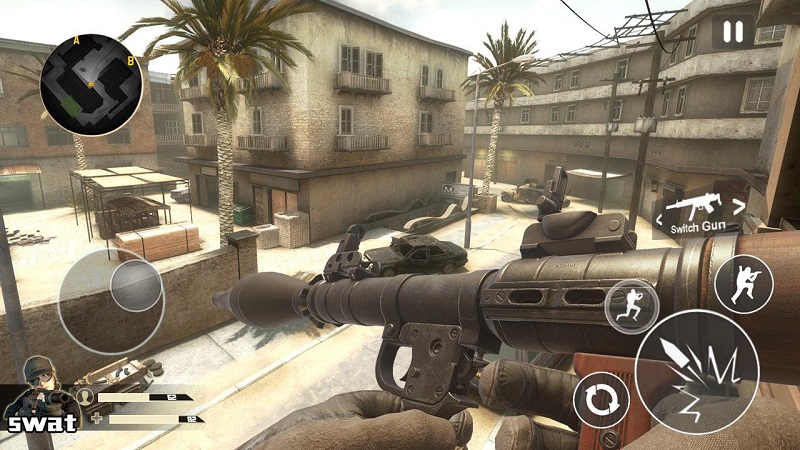This screenshot has width=800, height=450.
Task: Pause the game with the pause button
Action: [733, 32]
